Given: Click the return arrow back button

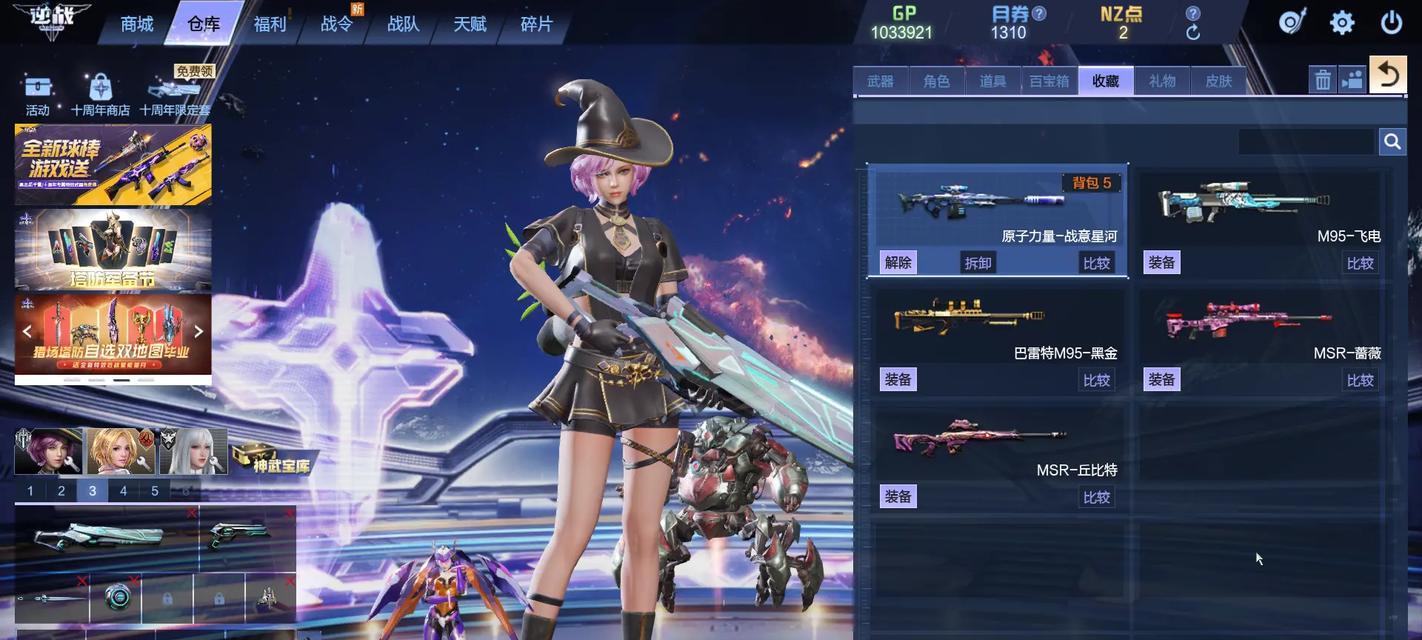Looking at the screenshot, I should pyautogui.click(x=1388, y=75).
